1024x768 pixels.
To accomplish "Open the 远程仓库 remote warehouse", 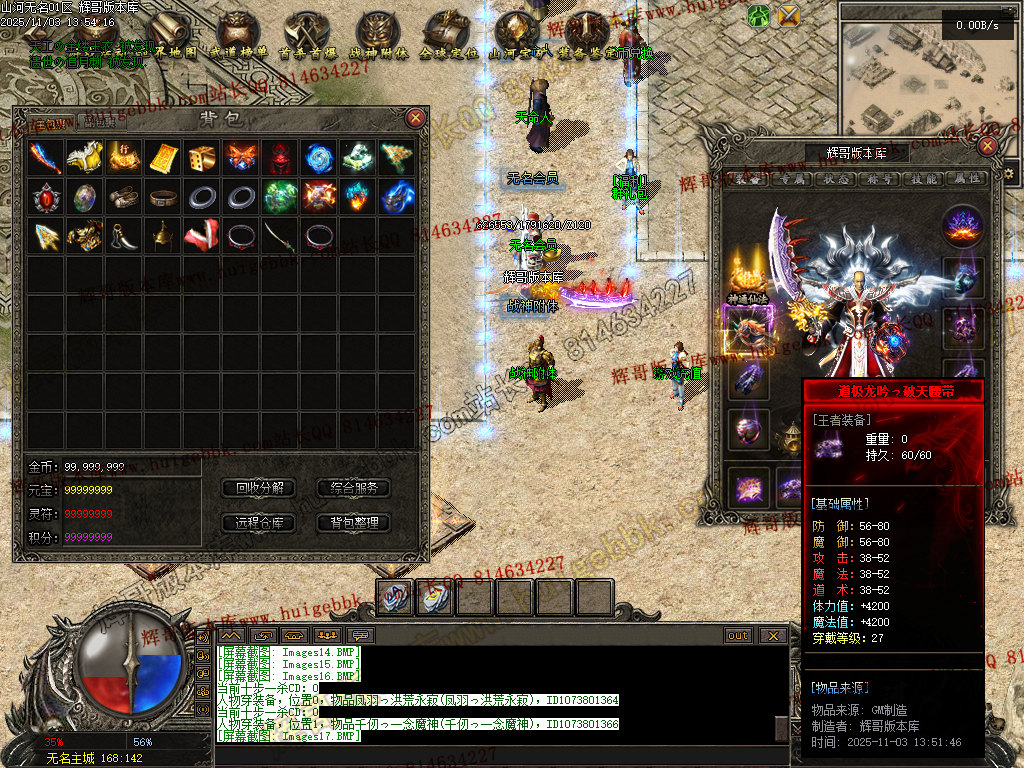I will click(259, 522).
